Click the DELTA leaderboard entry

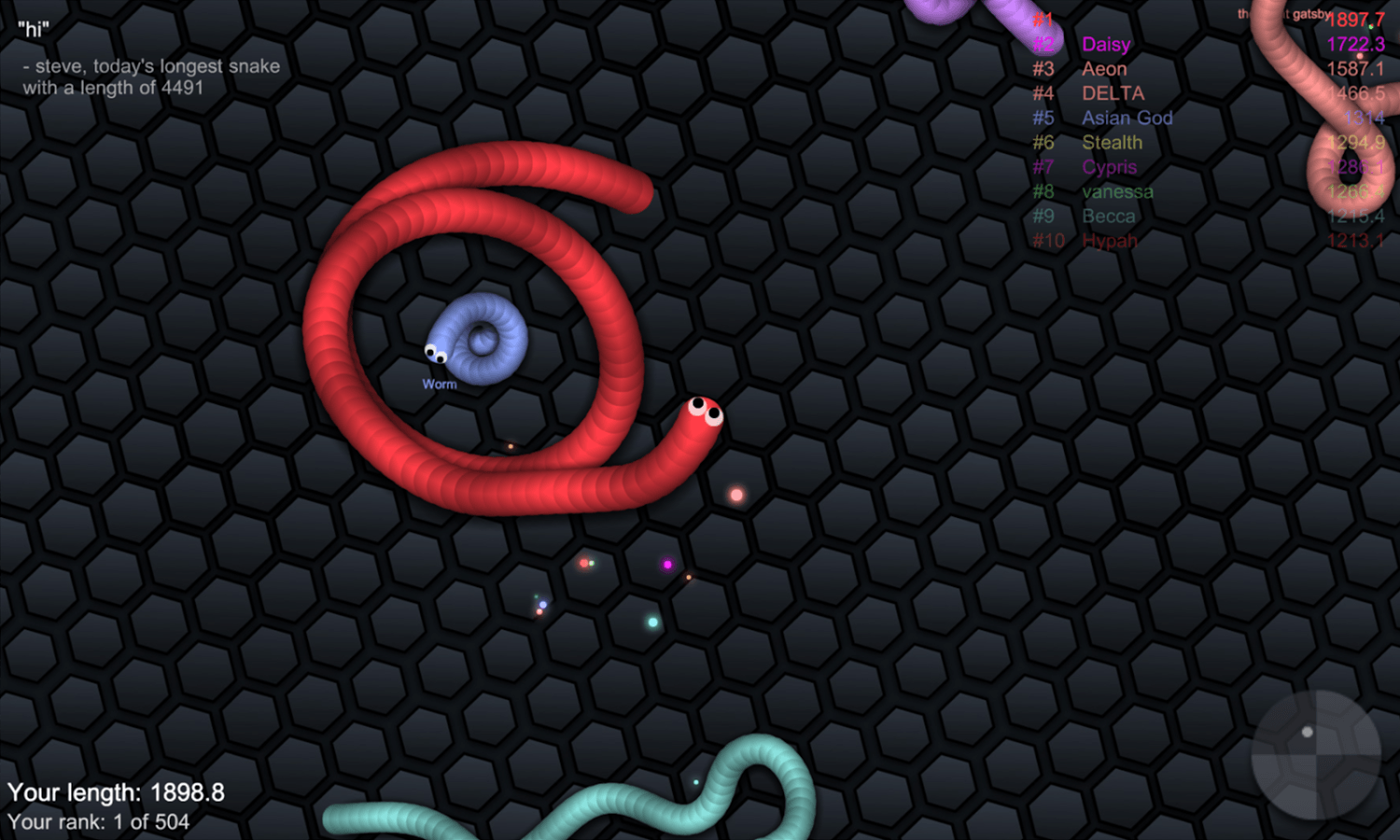pyautogui.click(x=1112, y=93)
